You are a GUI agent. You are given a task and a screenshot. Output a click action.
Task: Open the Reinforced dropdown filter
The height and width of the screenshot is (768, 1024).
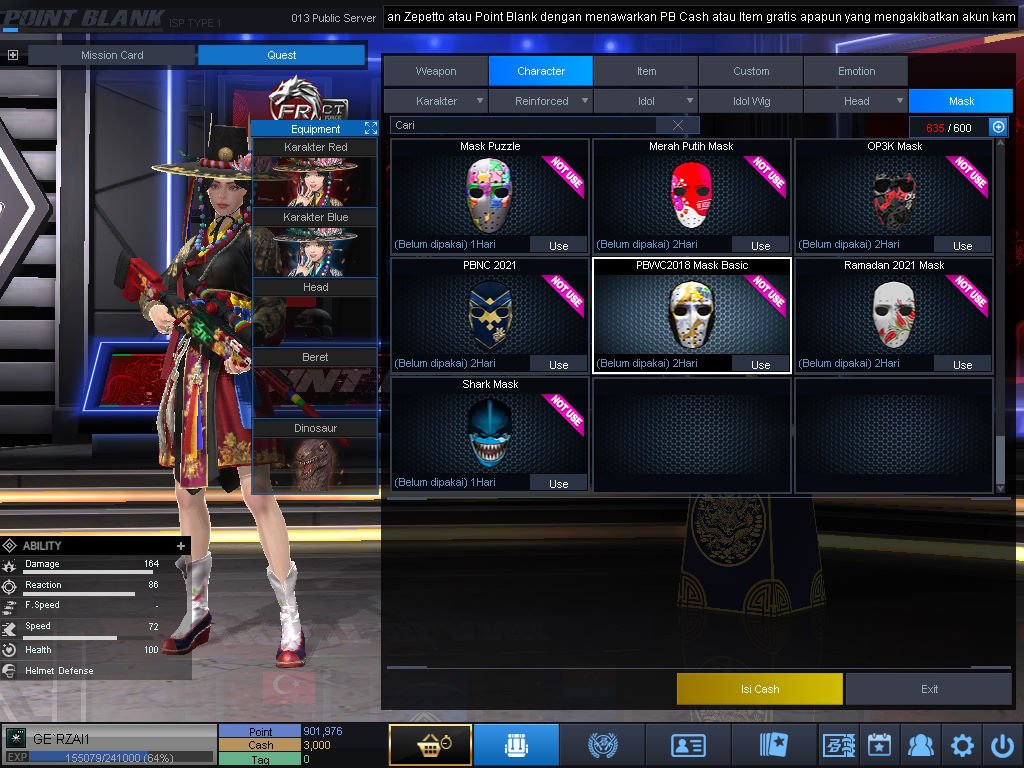point(542,101)
